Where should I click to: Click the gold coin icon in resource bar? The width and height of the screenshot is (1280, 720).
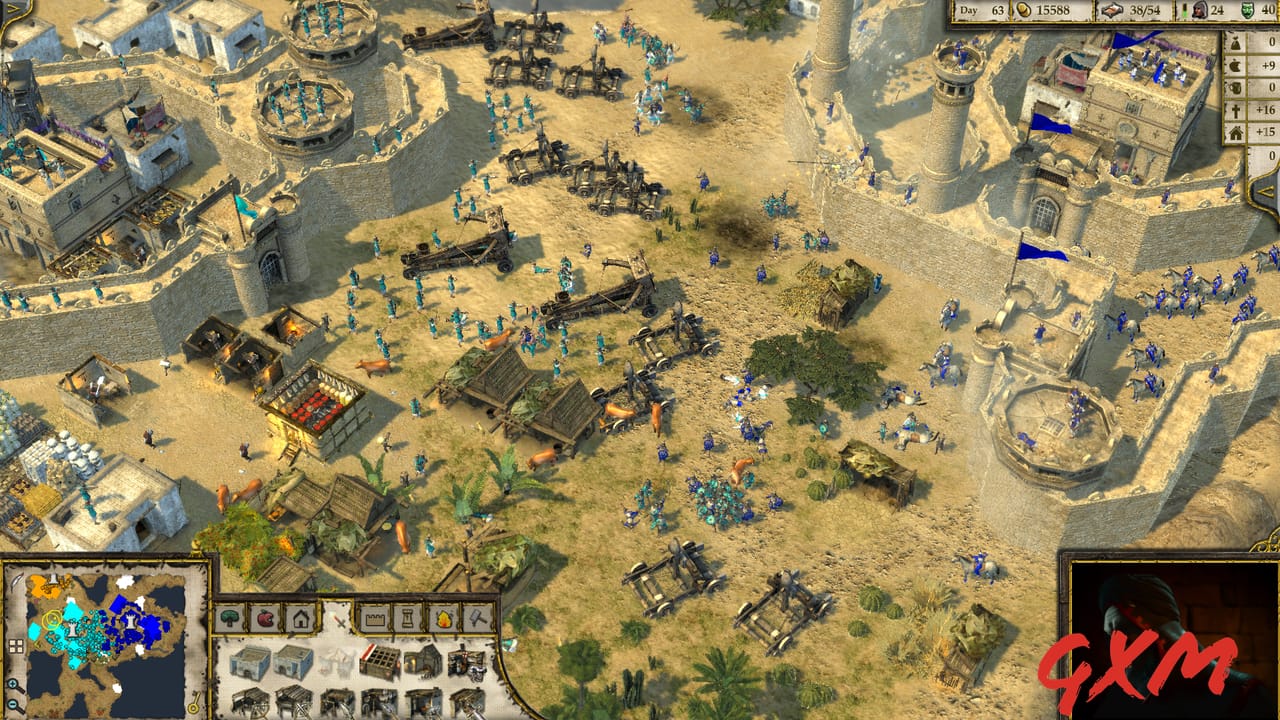tap(1024, 10)
